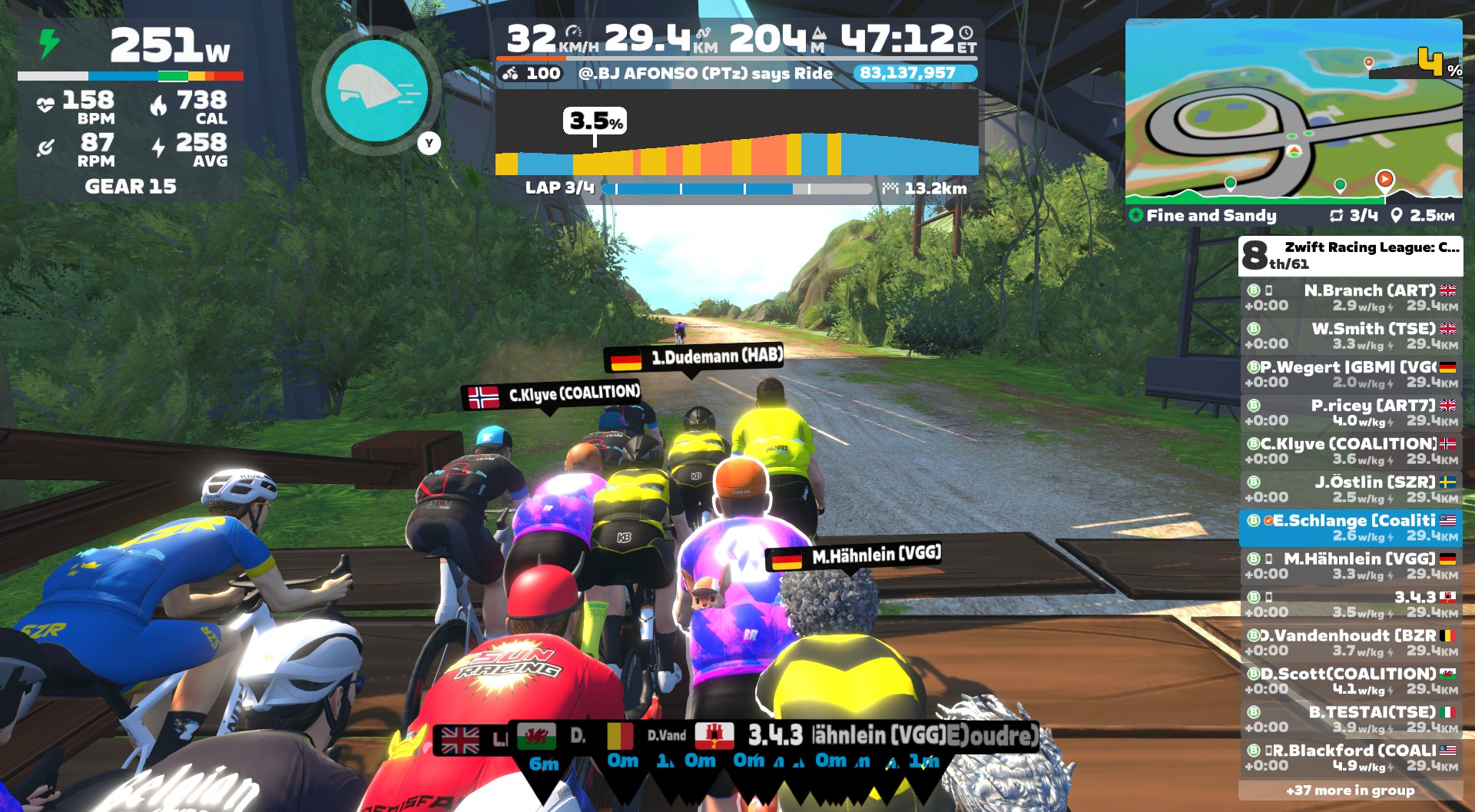Open the minimap route view
The image size is (1475, 812).
click(1293, 111)
